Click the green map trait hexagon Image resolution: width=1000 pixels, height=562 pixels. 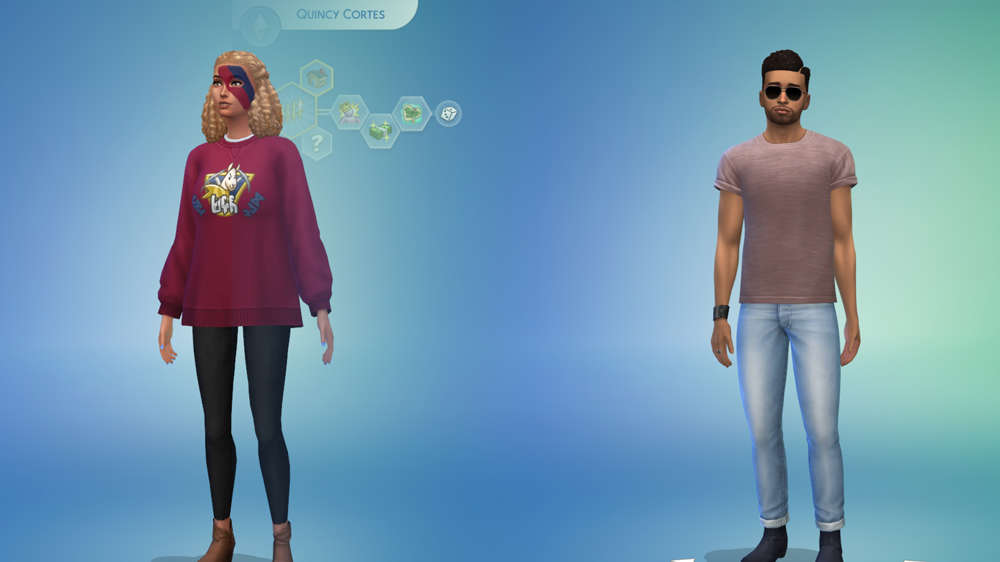[411, 113]
